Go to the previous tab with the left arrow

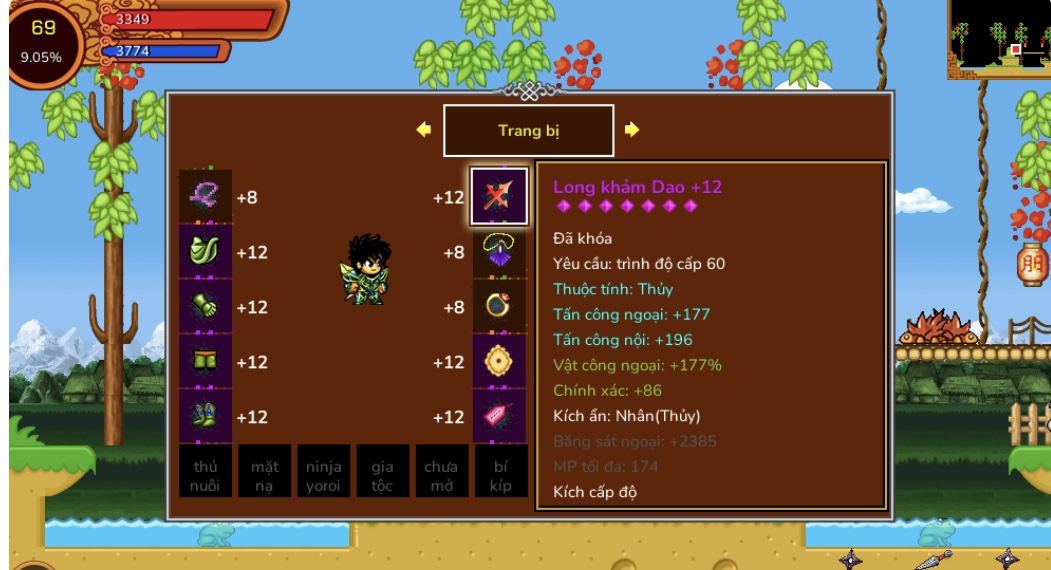click(x=424, y=130)
